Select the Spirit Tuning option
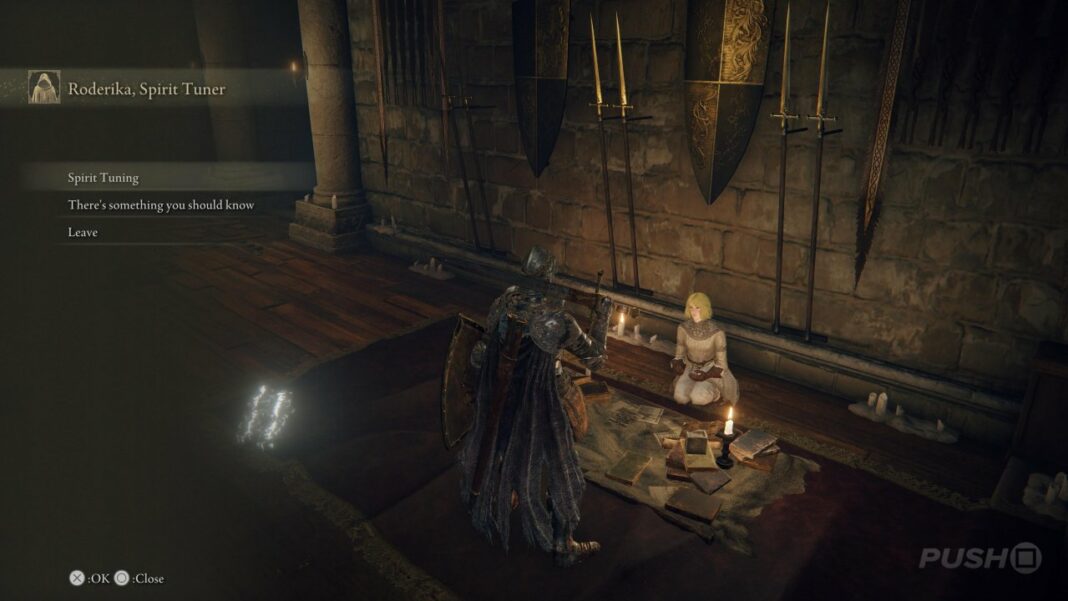 pyautogui.click(x=104, y=178)
